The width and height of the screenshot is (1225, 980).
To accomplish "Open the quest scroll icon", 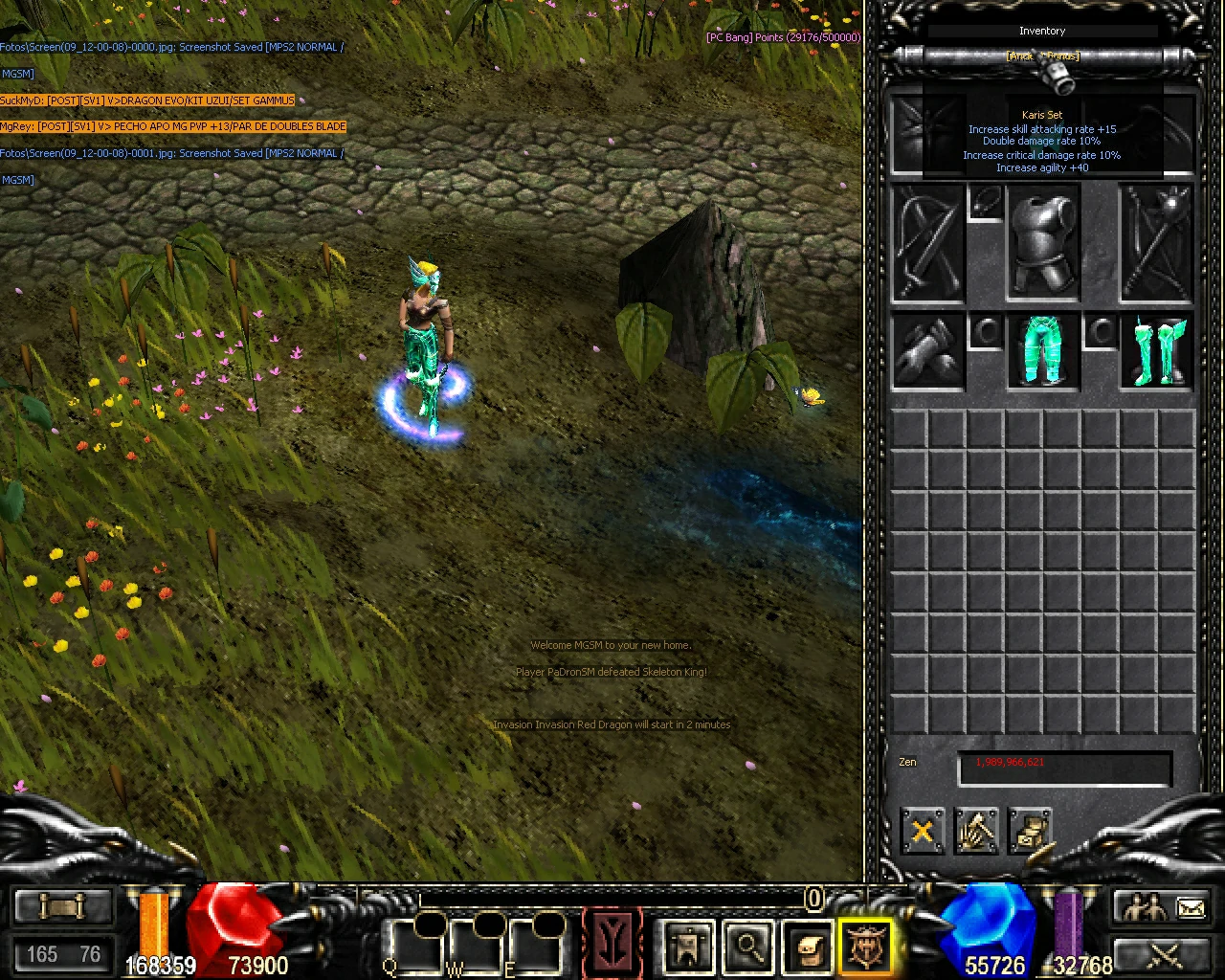I will click(63, 903).
